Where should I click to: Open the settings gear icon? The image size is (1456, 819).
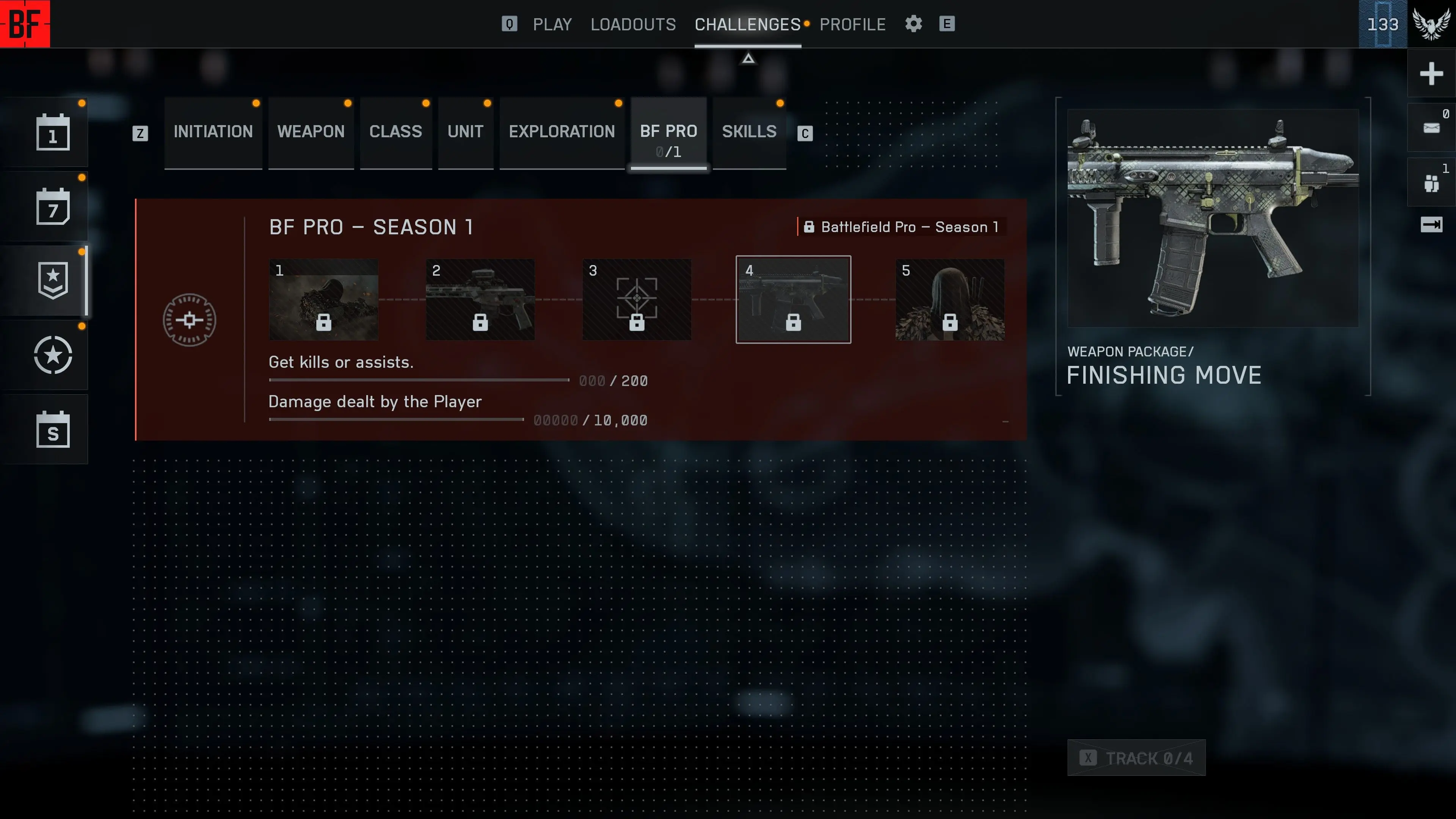(x=913, y=24)
